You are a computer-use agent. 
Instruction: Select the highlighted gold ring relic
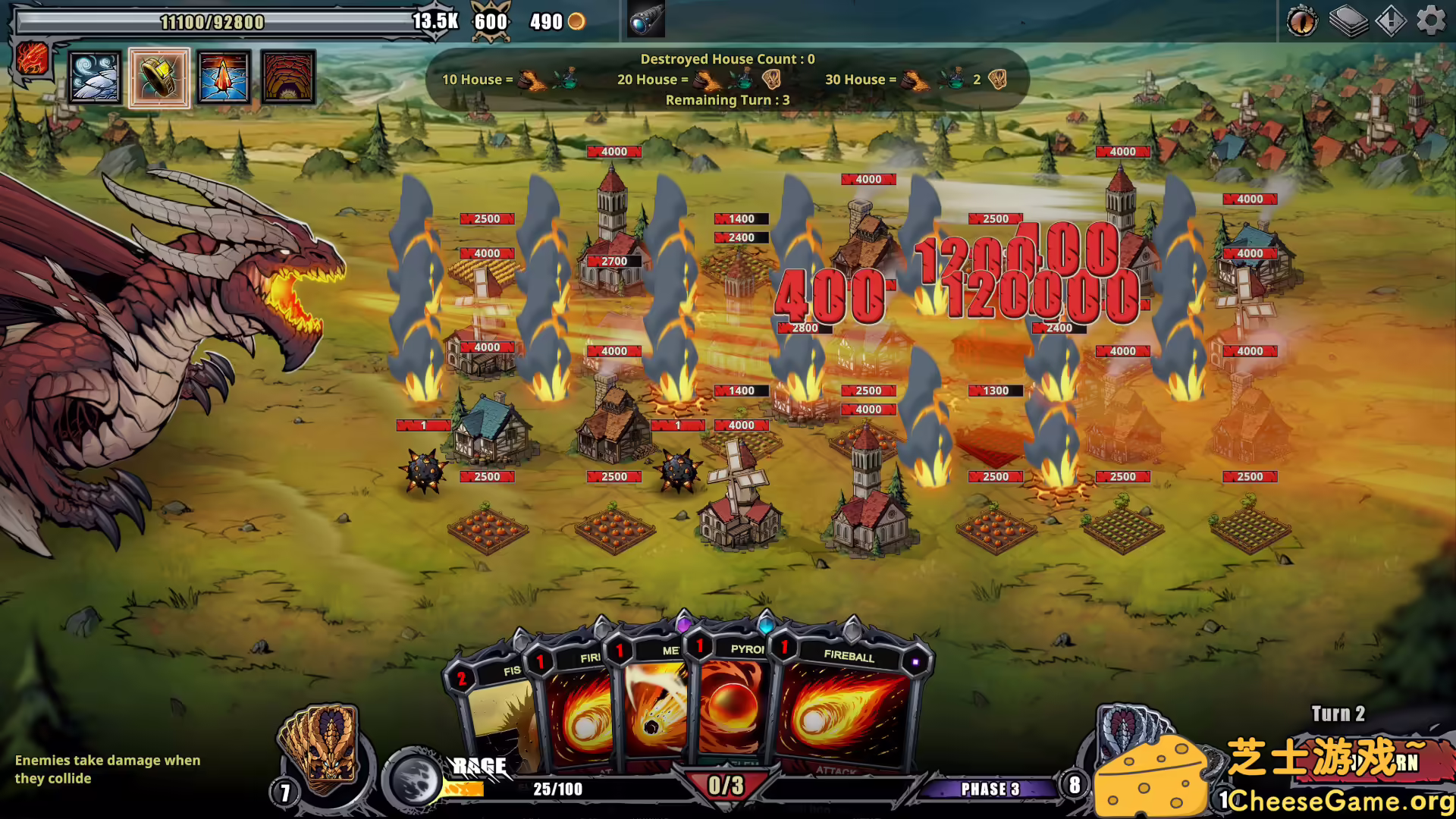pos(159,77)
